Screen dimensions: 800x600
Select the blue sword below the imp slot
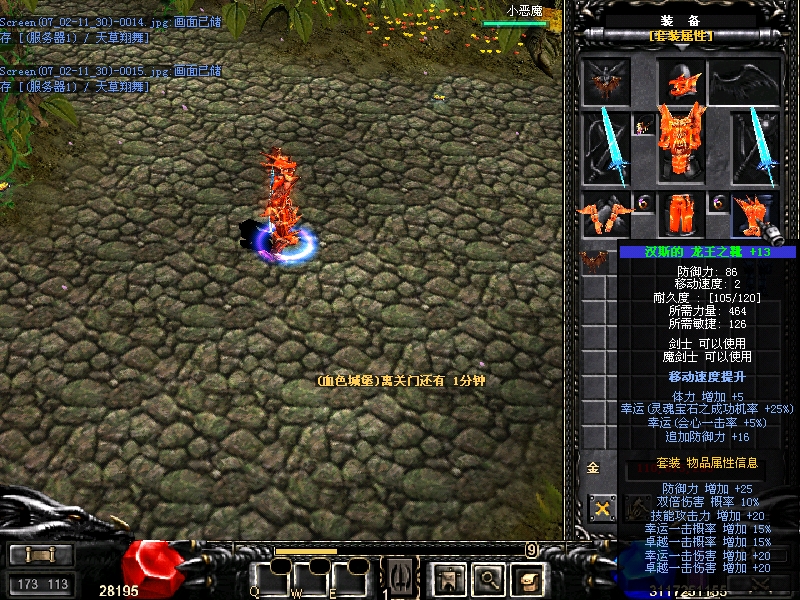click(x=607, y=147)
